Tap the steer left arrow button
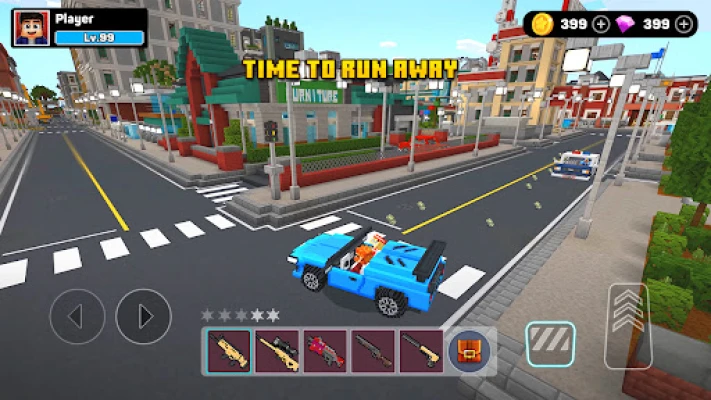Image resolution: width=711 pixels, height=400 pixels. click(77, 317)
